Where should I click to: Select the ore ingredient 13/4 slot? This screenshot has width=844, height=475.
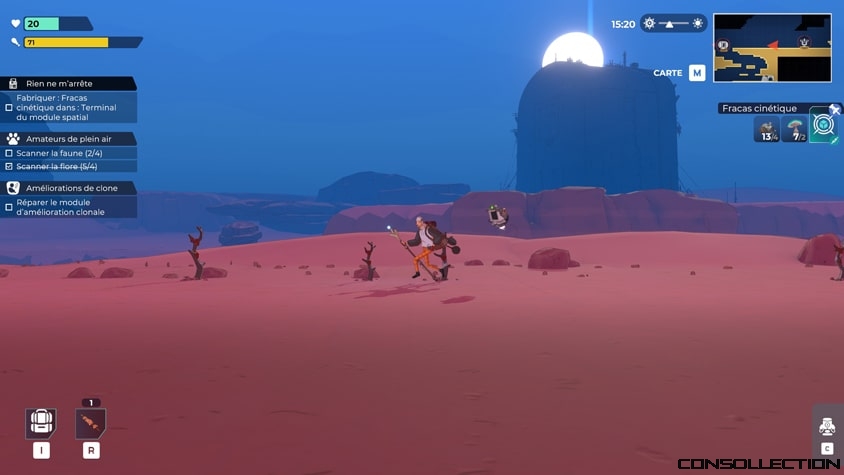pos(767,129)
